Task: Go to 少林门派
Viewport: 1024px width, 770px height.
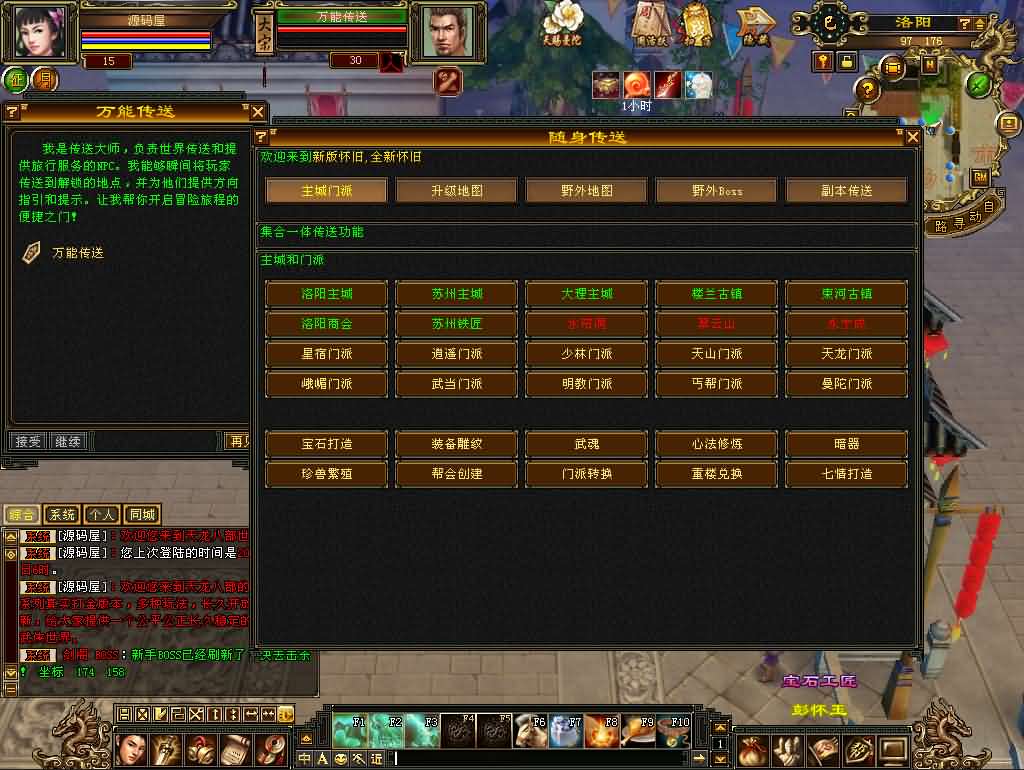Action: (x=586, y=354)
